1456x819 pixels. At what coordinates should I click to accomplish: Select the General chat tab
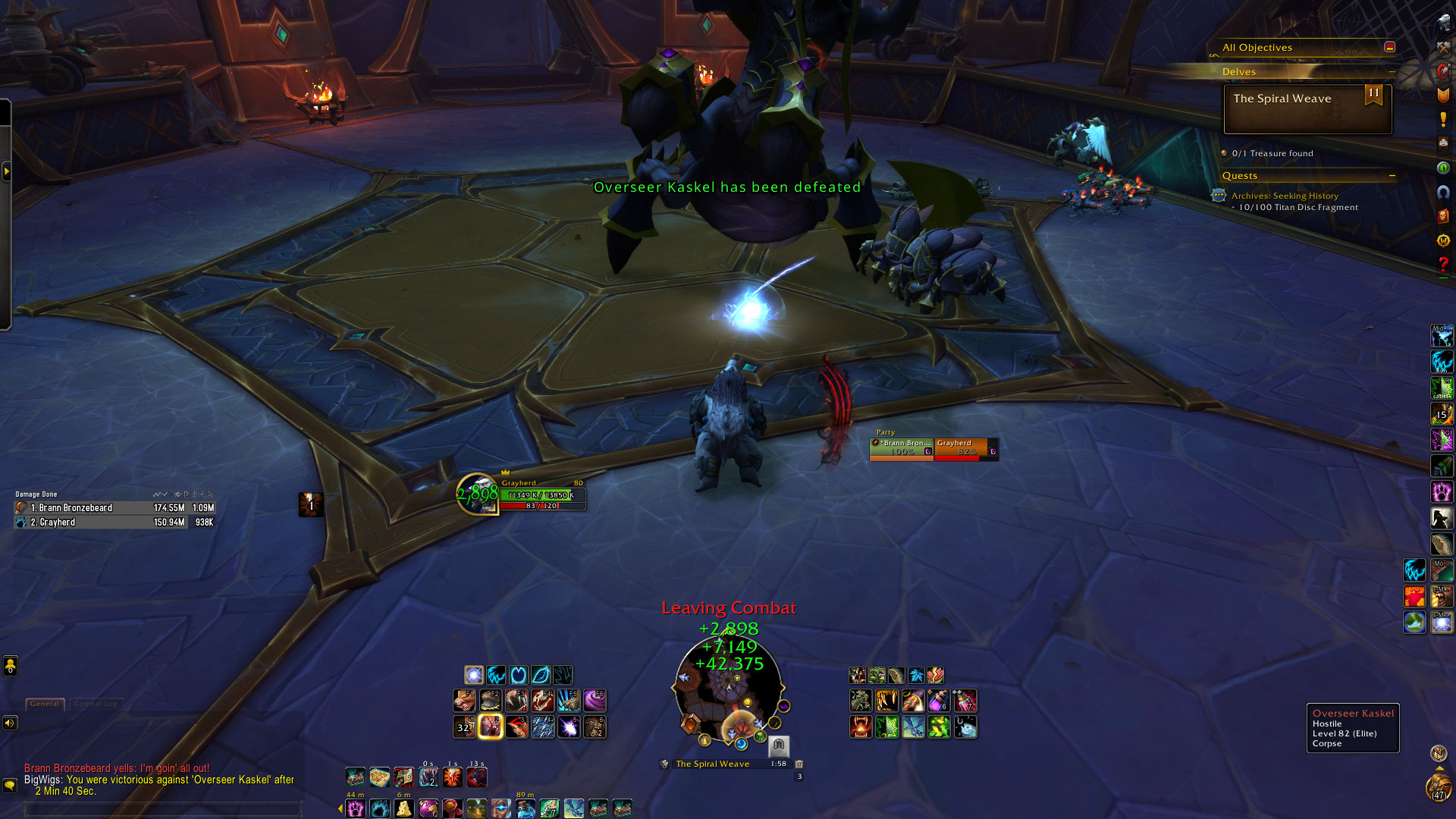tap(45, 704)
